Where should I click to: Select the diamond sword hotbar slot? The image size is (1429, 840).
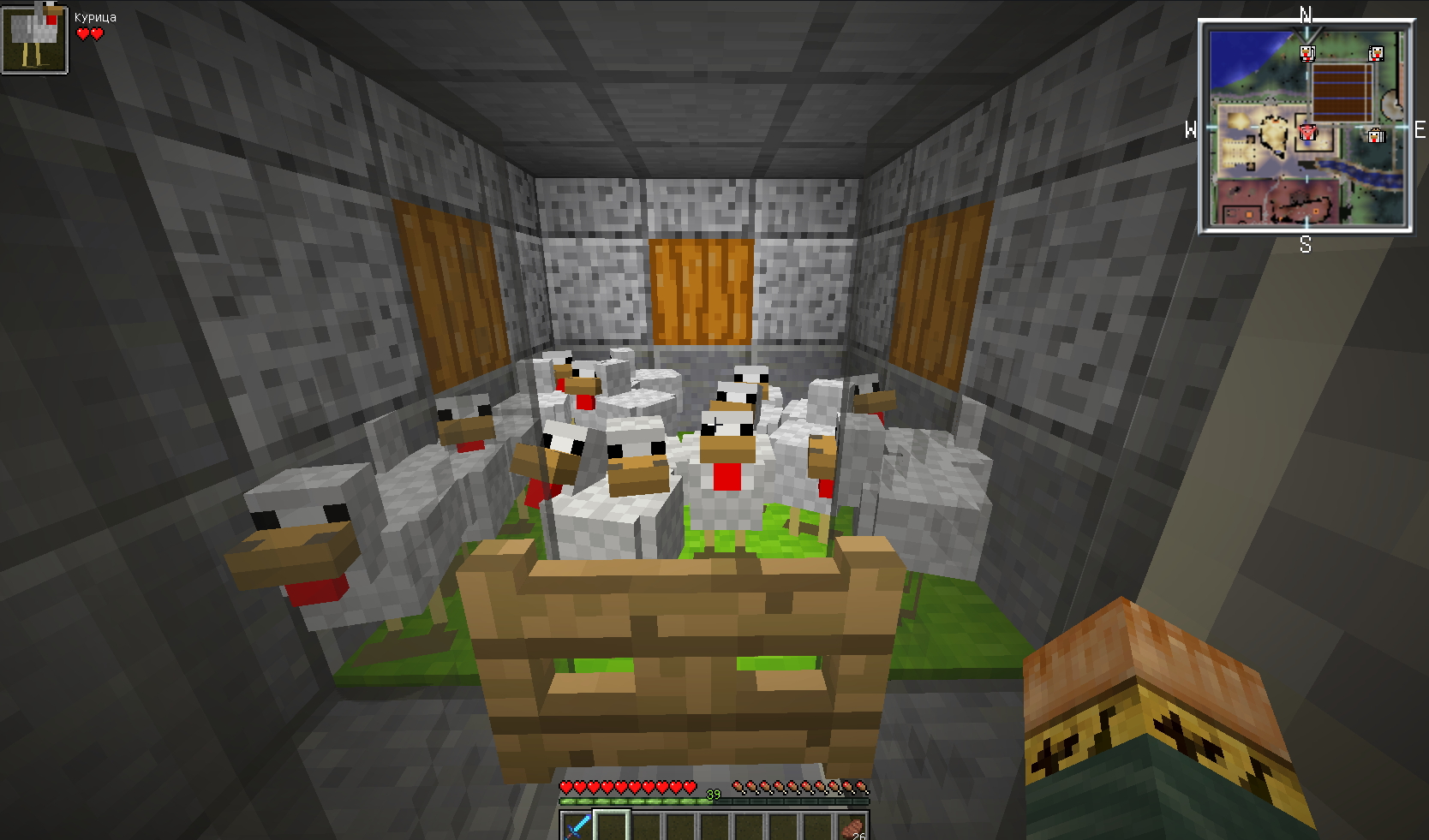pyautogui.click(x=577, y=826)
